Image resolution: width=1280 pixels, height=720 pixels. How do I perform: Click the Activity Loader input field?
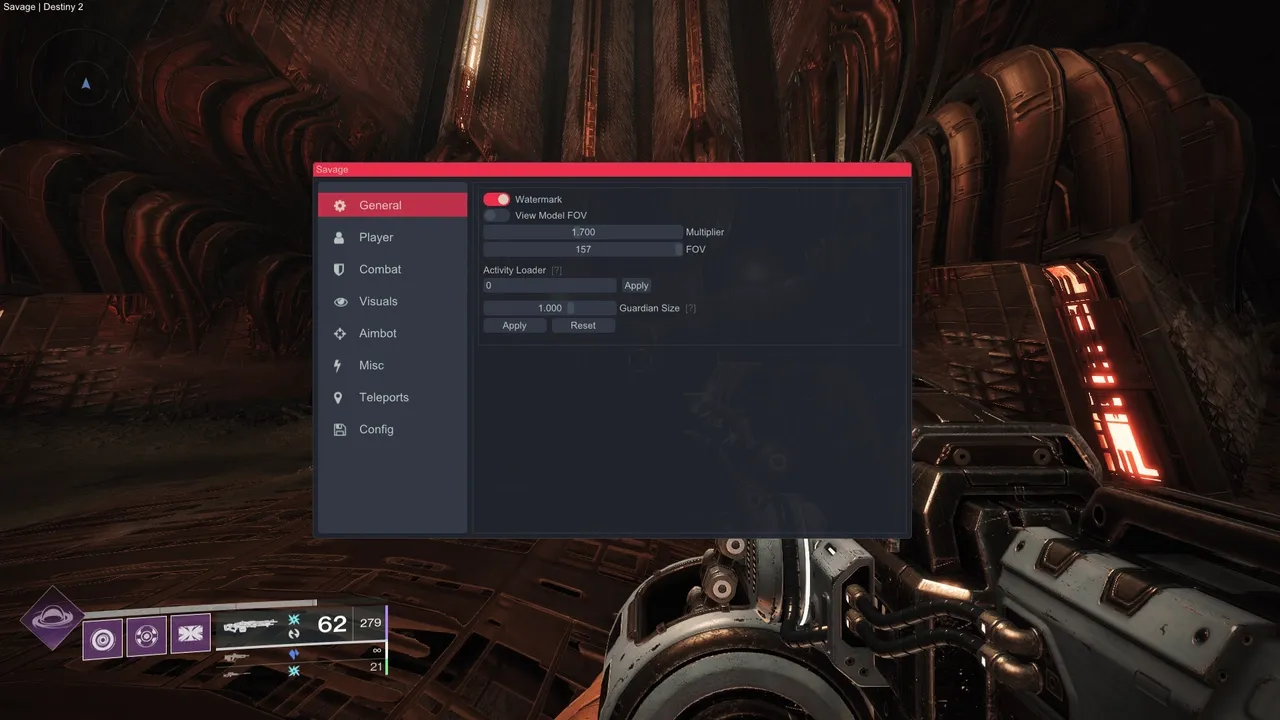point(549,286)
